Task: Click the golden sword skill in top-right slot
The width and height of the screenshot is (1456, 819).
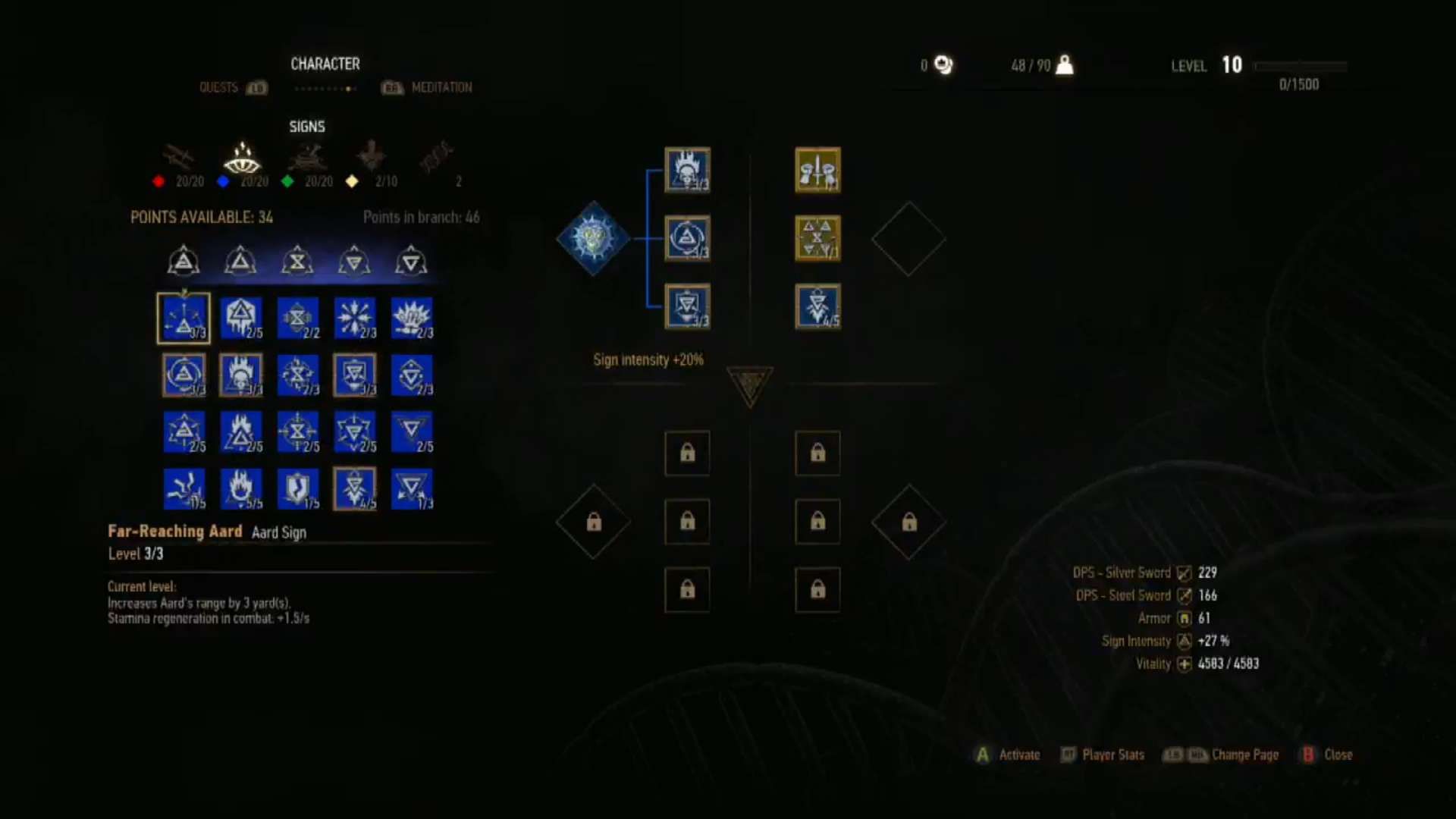Action: pos(817,171)
